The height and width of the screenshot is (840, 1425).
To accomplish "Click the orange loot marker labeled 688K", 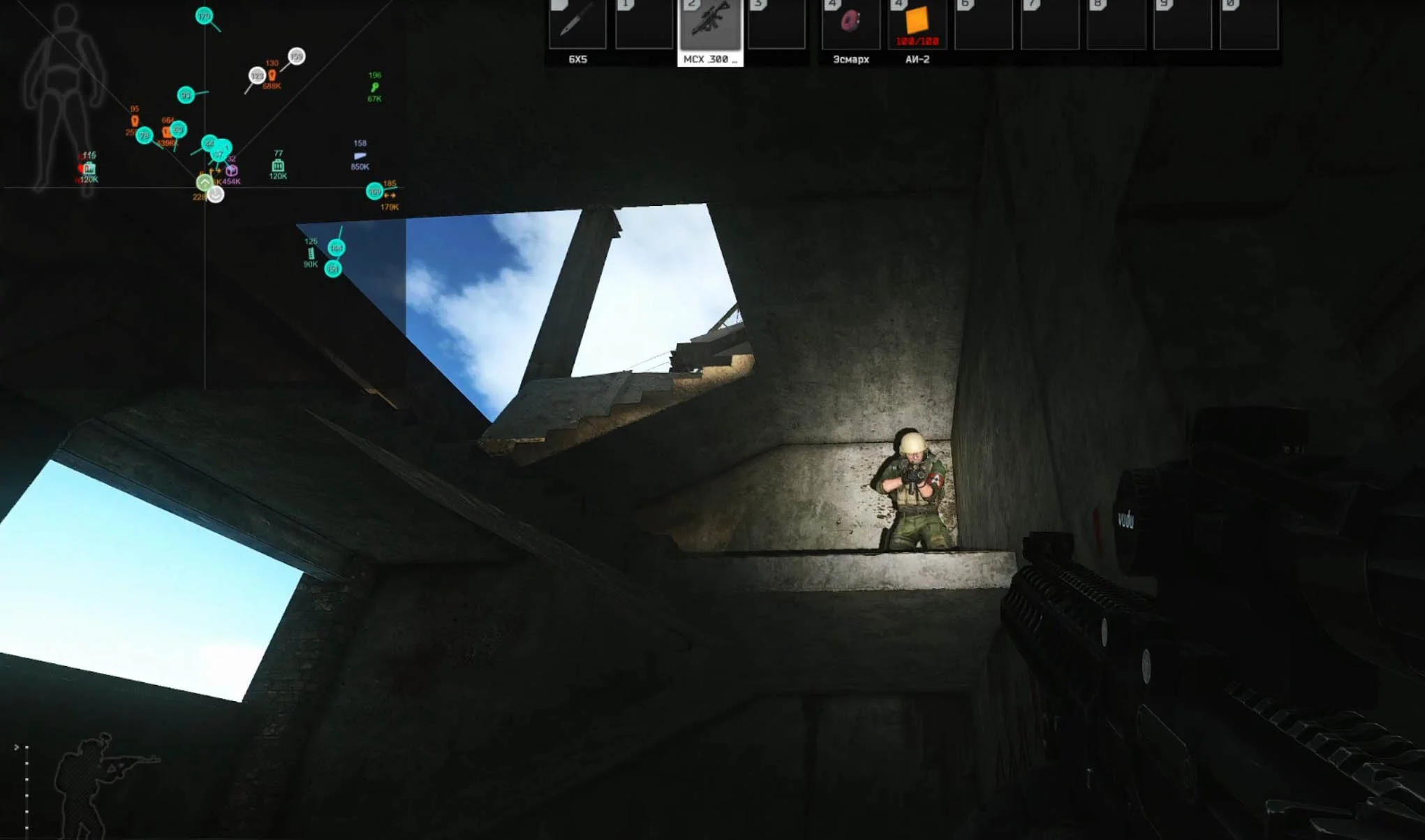I will (272, 75).
